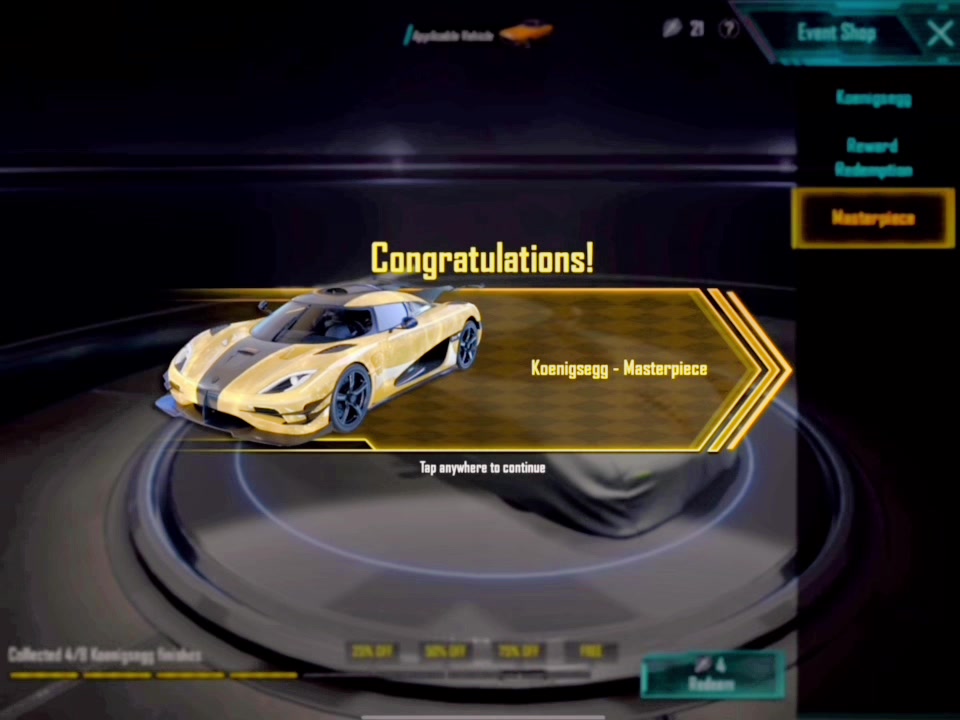Select the 50% OFF discount tier
This screenshot has height=720, width=960.
pyautogui.click(x=446, y=651)
